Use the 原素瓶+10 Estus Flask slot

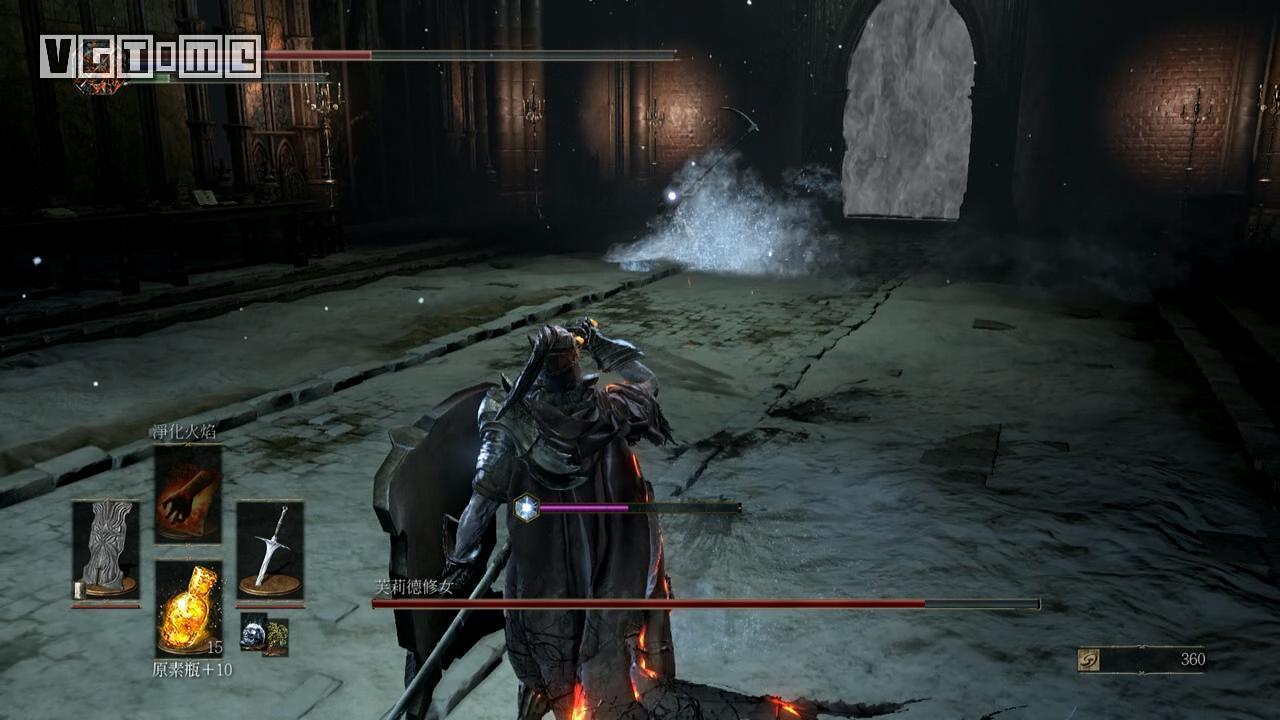pyautogui.click(x=188, y=608)
